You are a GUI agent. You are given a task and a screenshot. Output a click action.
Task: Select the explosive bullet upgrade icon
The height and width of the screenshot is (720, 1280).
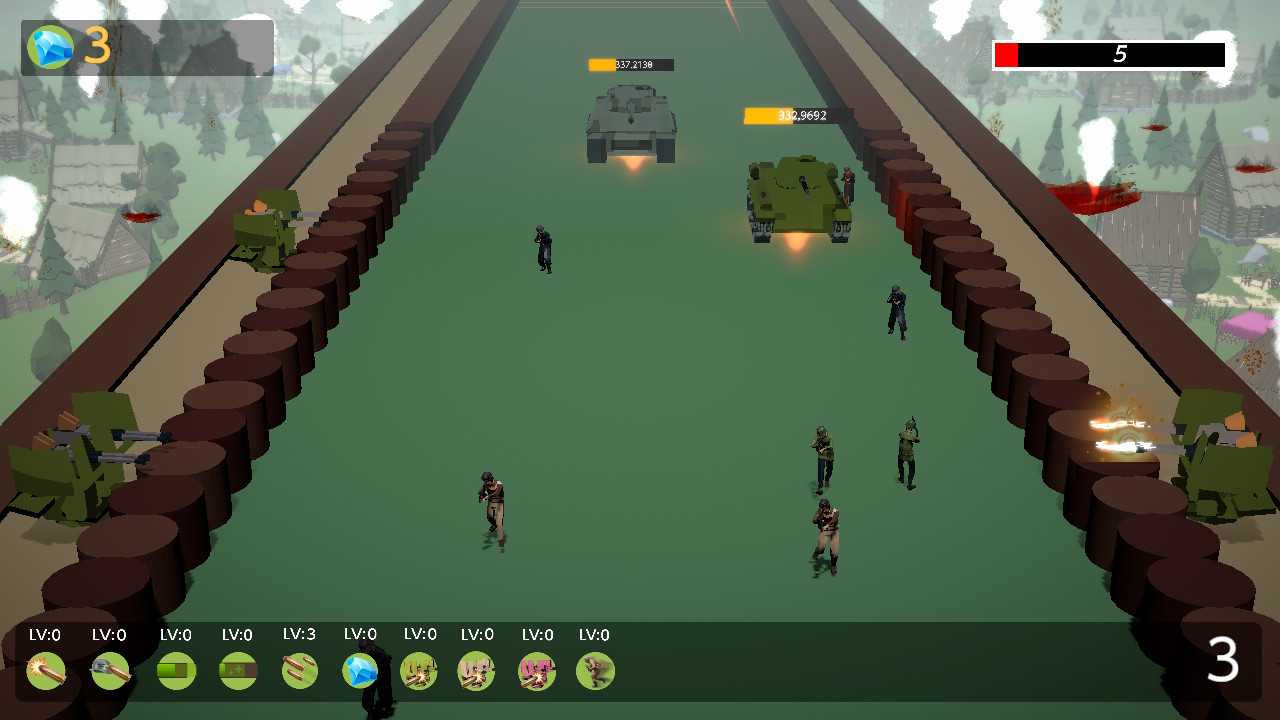point(46,671)
